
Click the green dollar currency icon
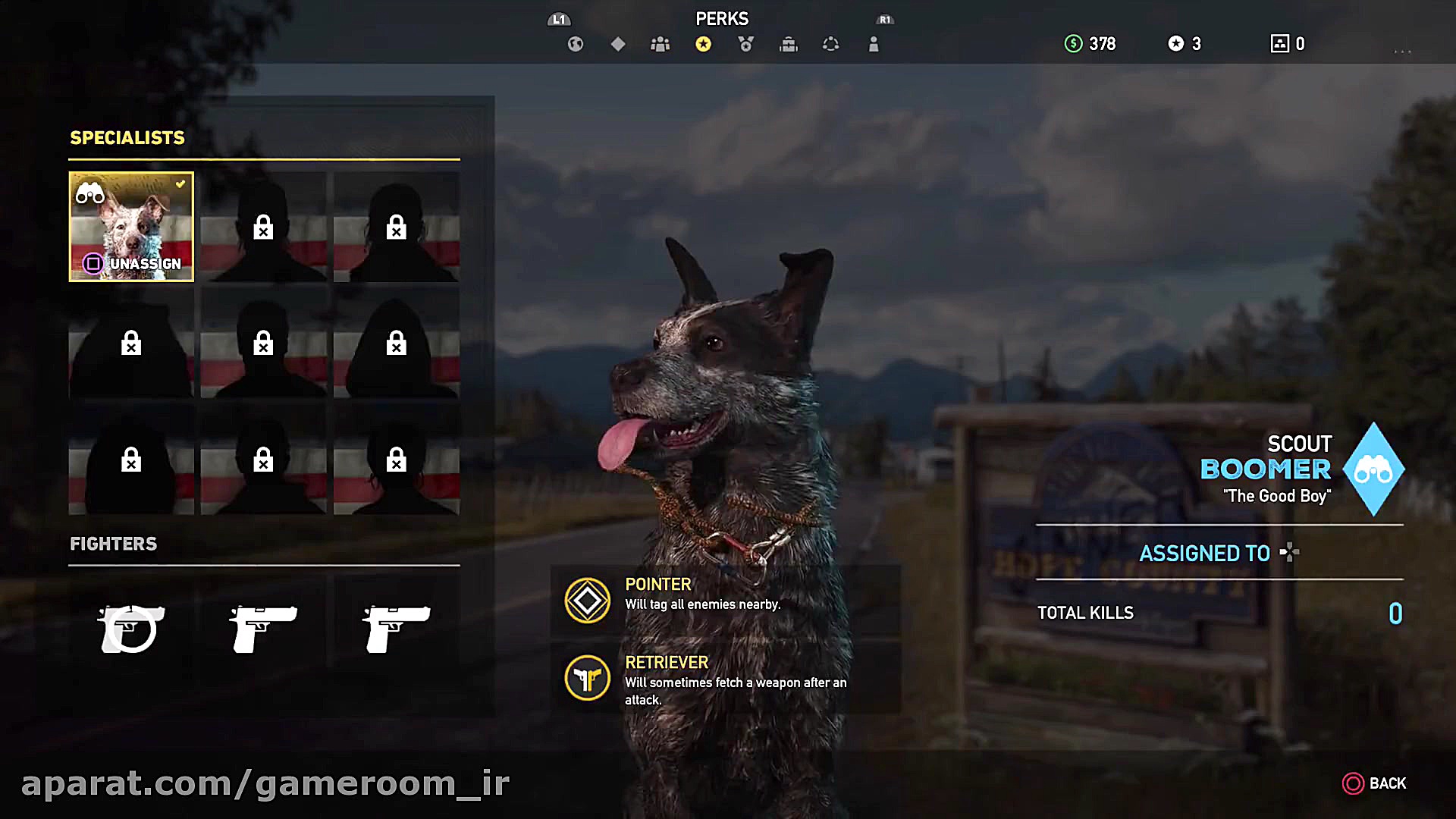coord(1072,44)
